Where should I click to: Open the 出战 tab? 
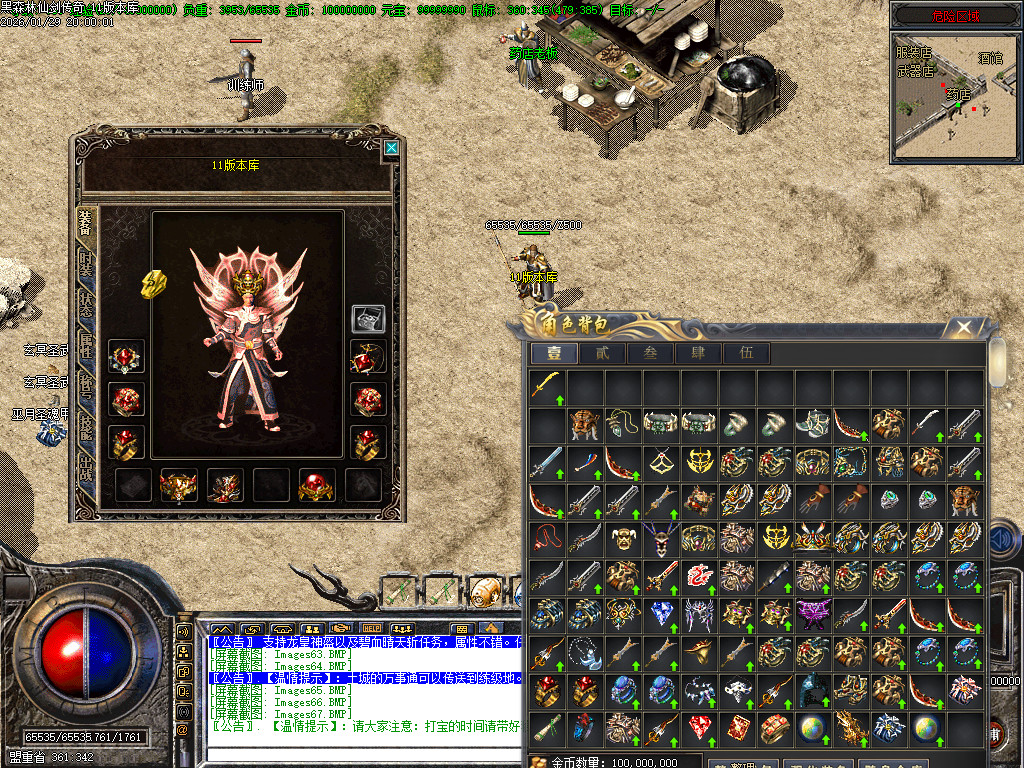coord(86,467)
